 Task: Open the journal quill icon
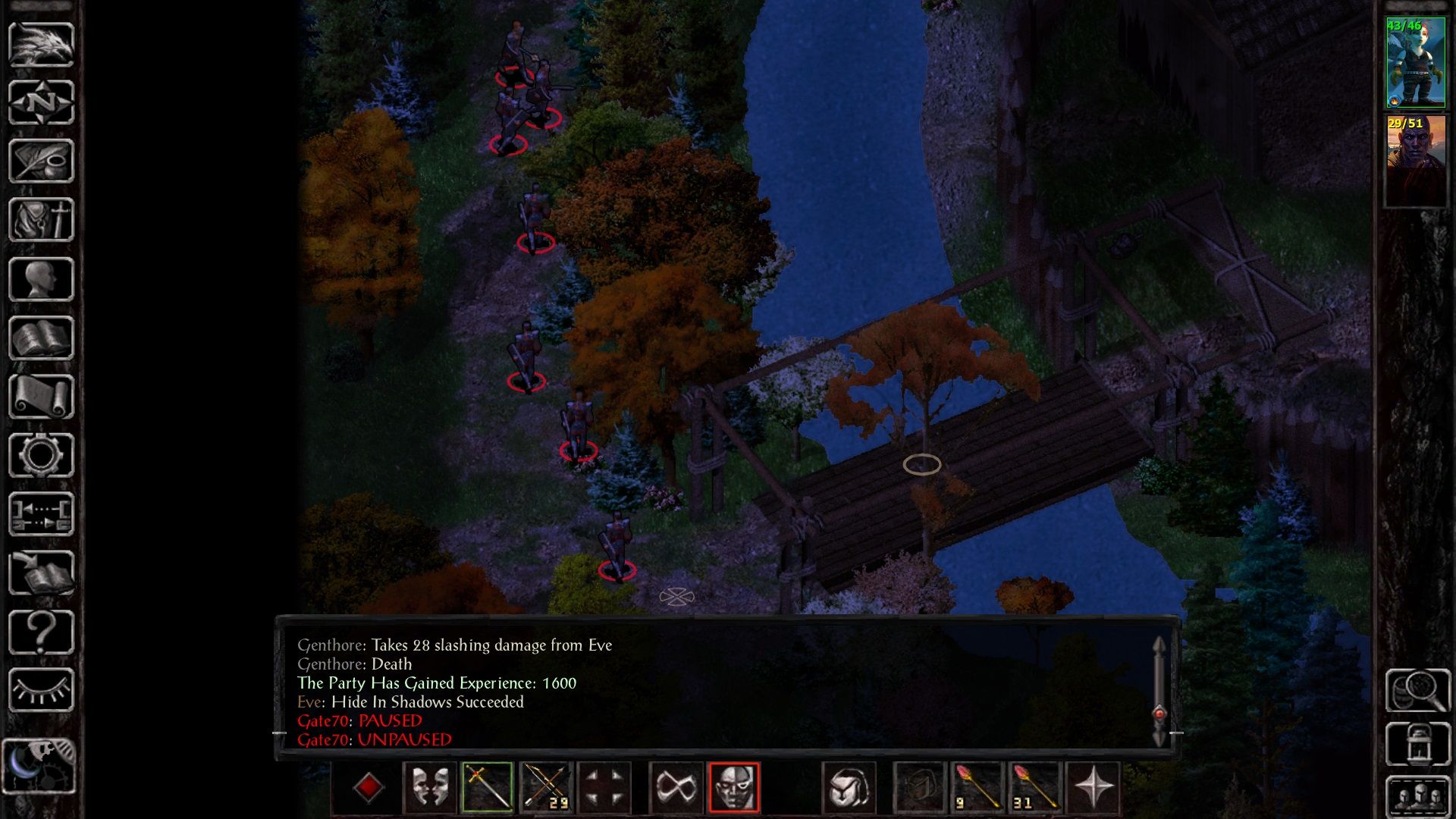[41, 161]
